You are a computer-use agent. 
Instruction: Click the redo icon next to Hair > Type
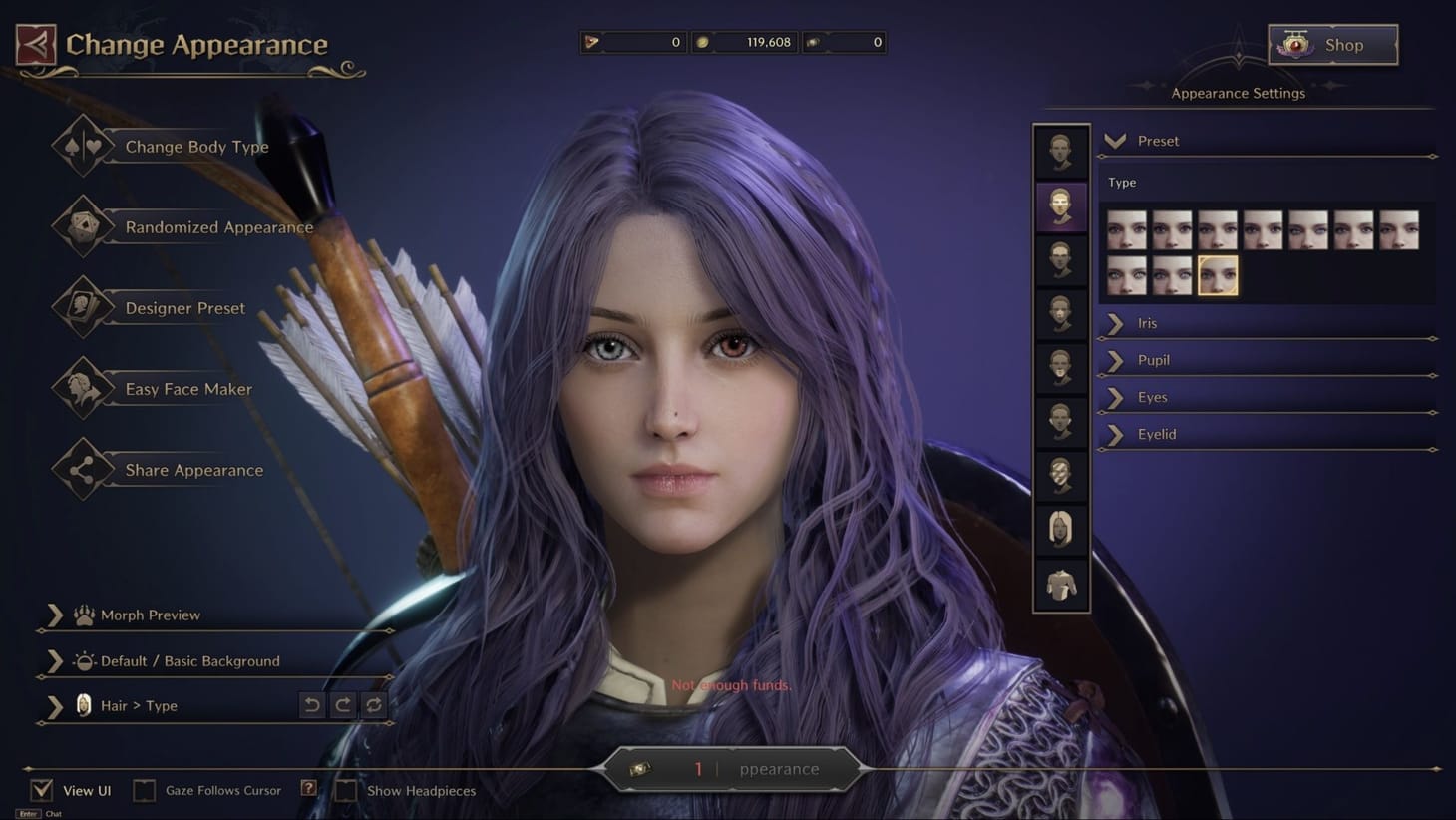pos(342,705)
